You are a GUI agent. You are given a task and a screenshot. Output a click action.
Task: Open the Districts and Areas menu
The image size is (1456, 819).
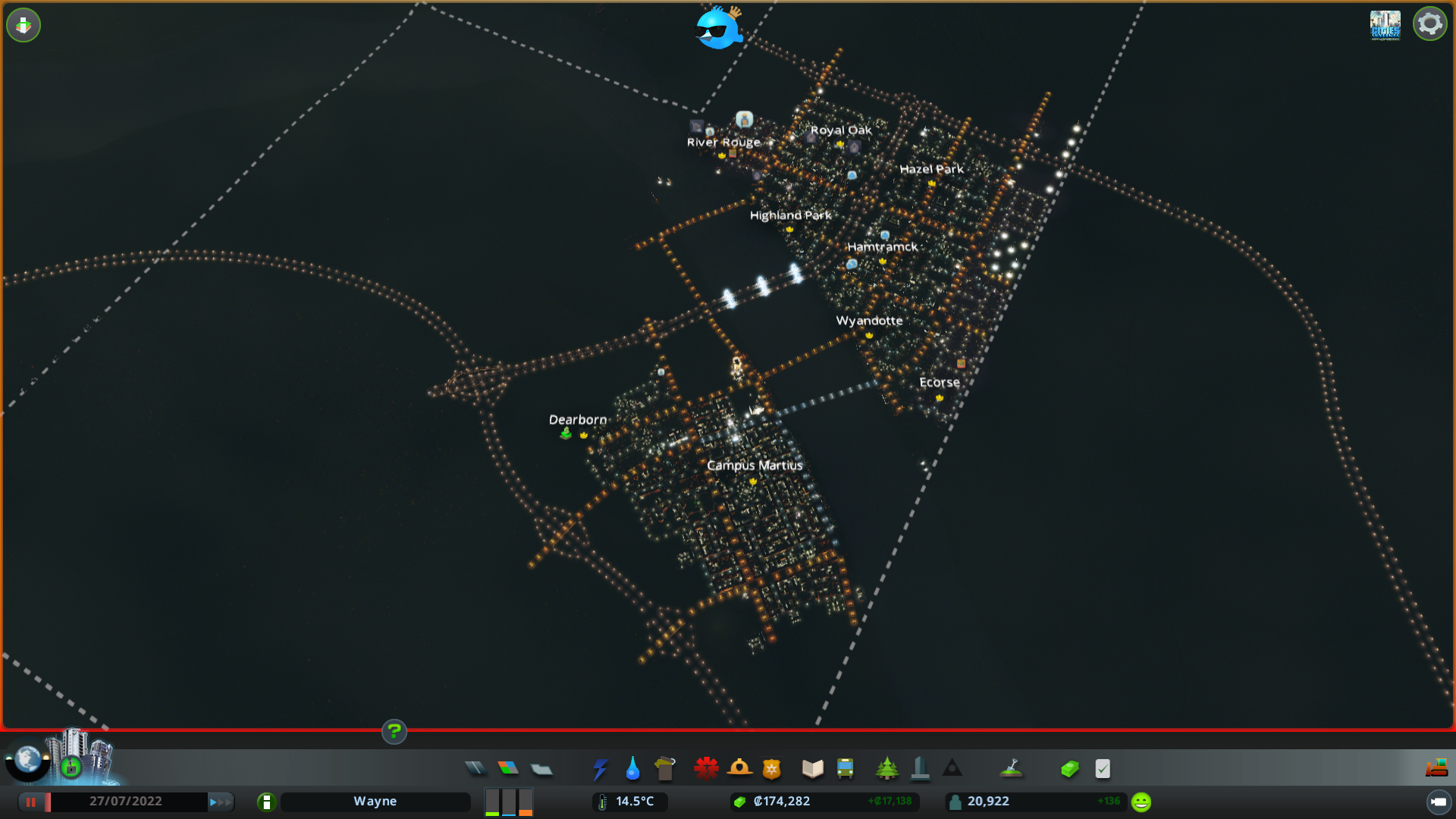(x=542, y=768)
